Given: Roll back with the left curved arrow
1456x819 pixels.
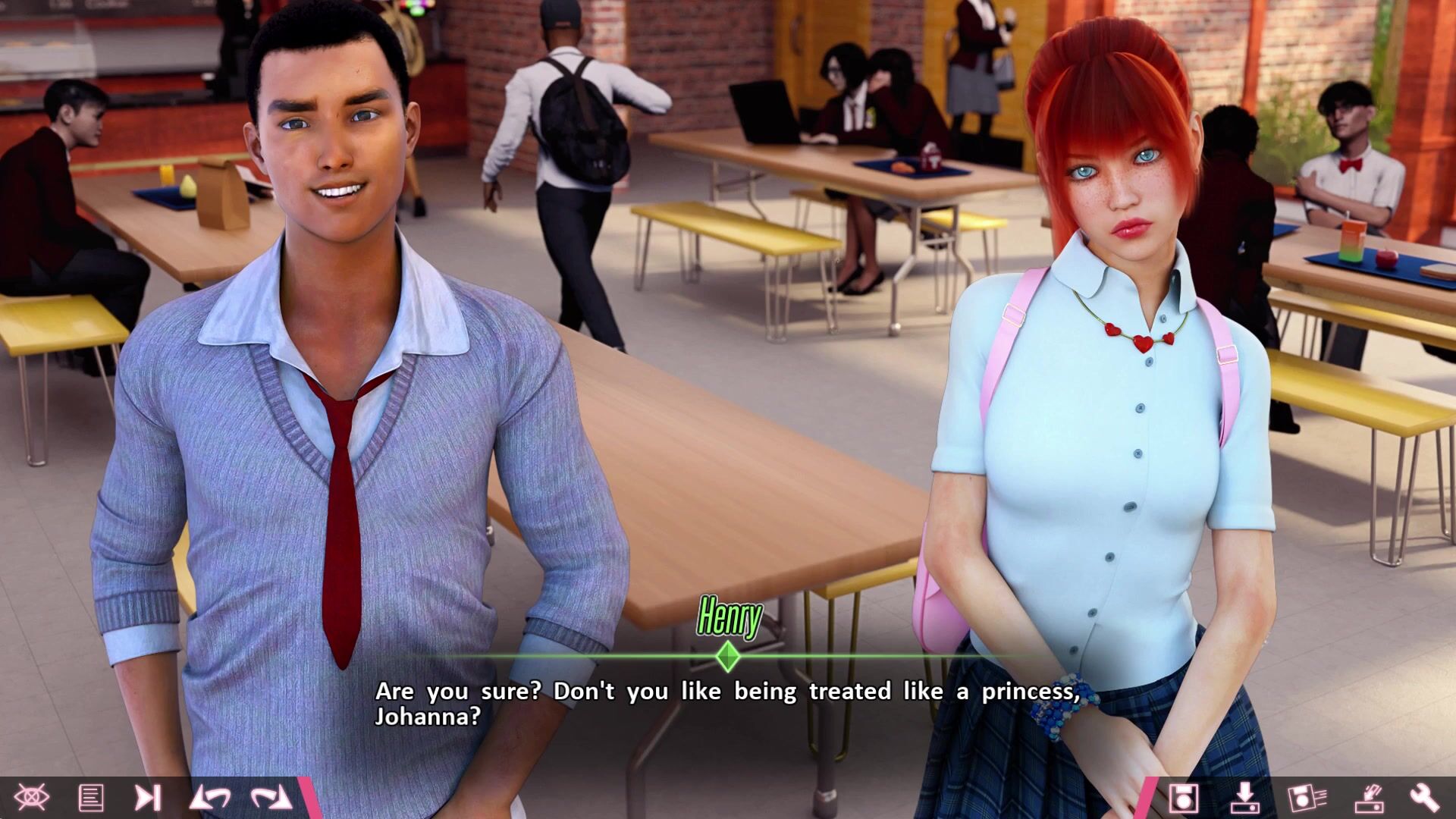Looking at the screenshot, I should [210, 798].
